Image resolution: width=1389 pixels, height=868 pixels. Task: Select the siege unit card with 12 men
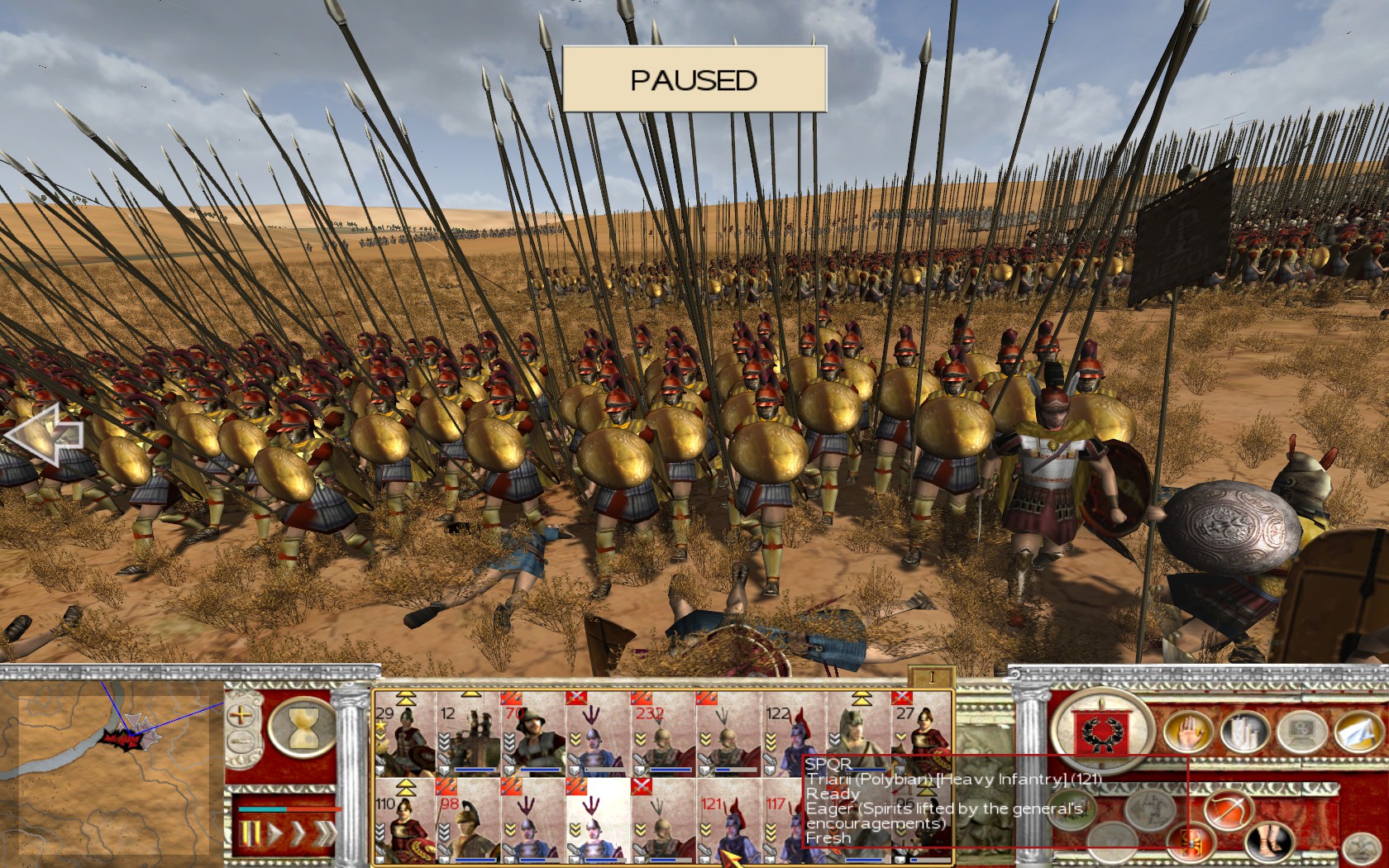click(469, 736)
